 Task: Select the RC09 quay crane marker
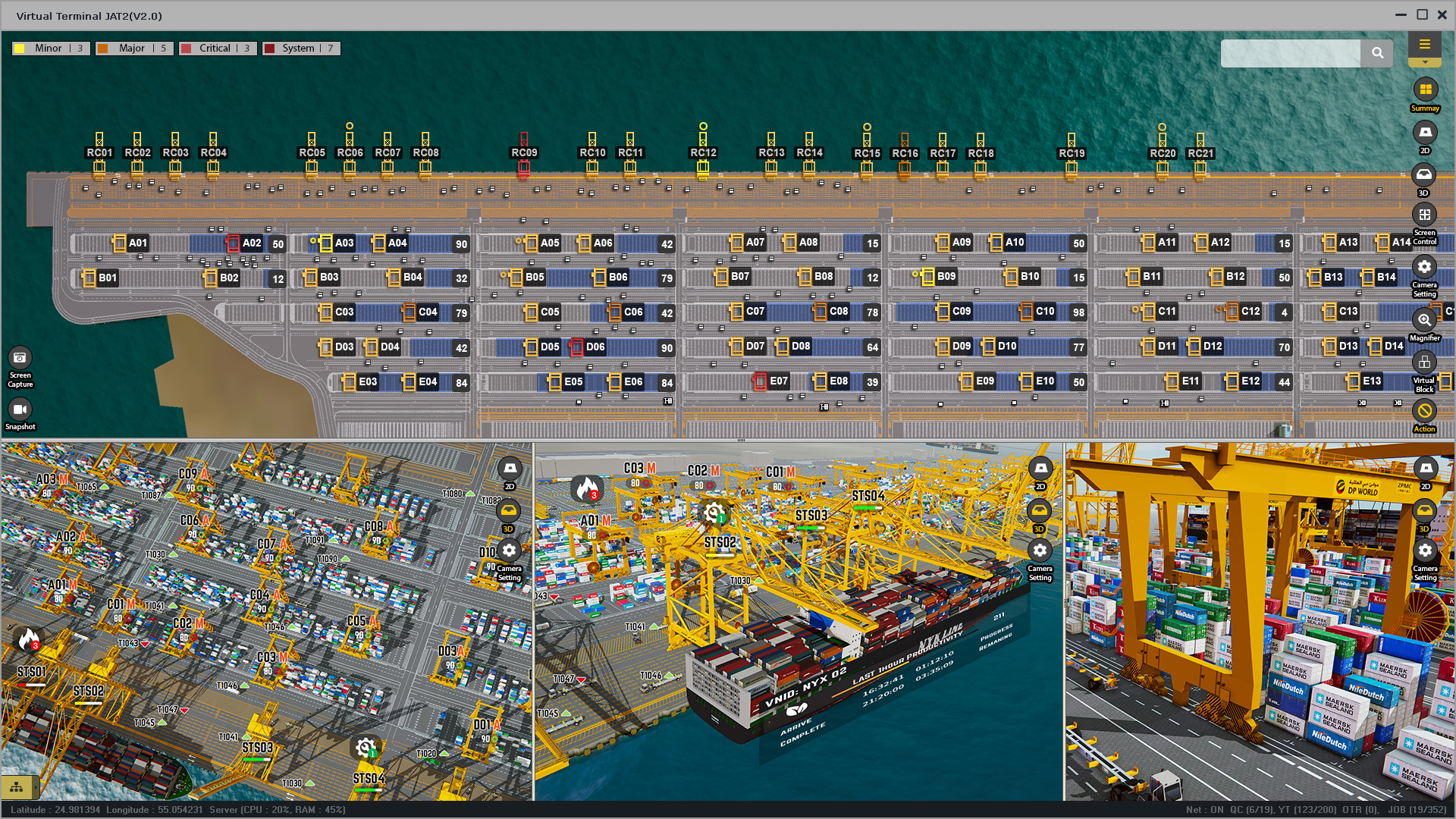[524, 152]
